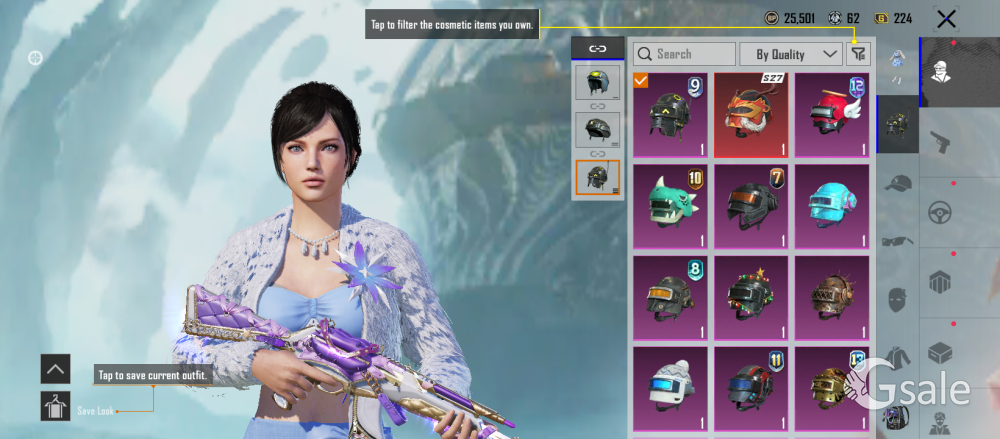
Task: Switch to the sunglasses eyewear subcategory
Action: pyautogui.click(x=897, y=240)
